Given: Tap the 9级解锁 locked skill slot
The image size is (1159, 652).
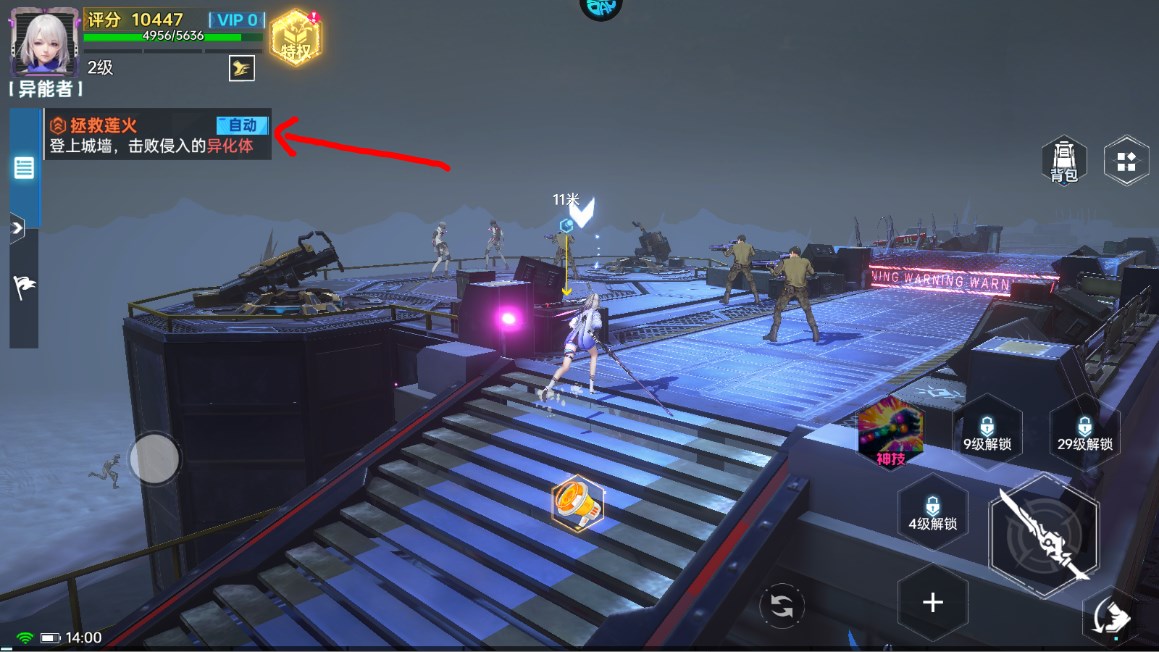Looking at the screenshot, I should (x=987, y=432).
